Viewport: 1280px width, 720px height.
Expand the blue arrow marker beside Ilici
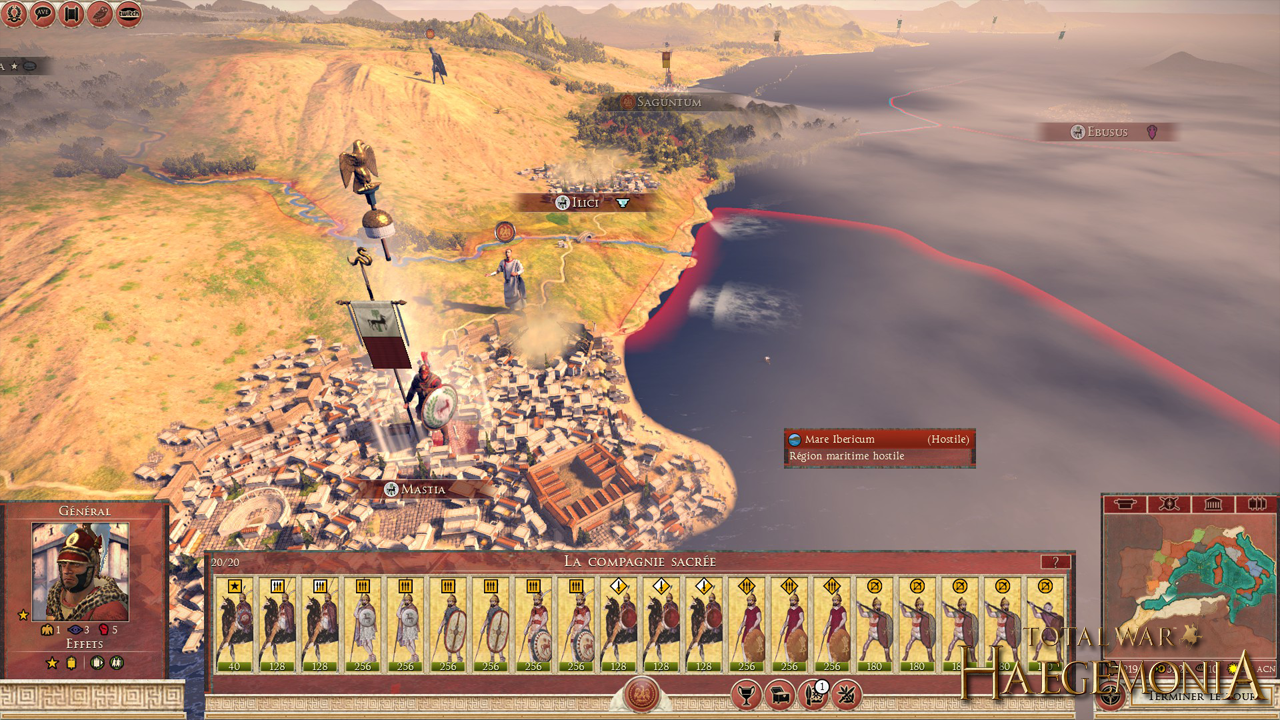[x=624, y=201]
